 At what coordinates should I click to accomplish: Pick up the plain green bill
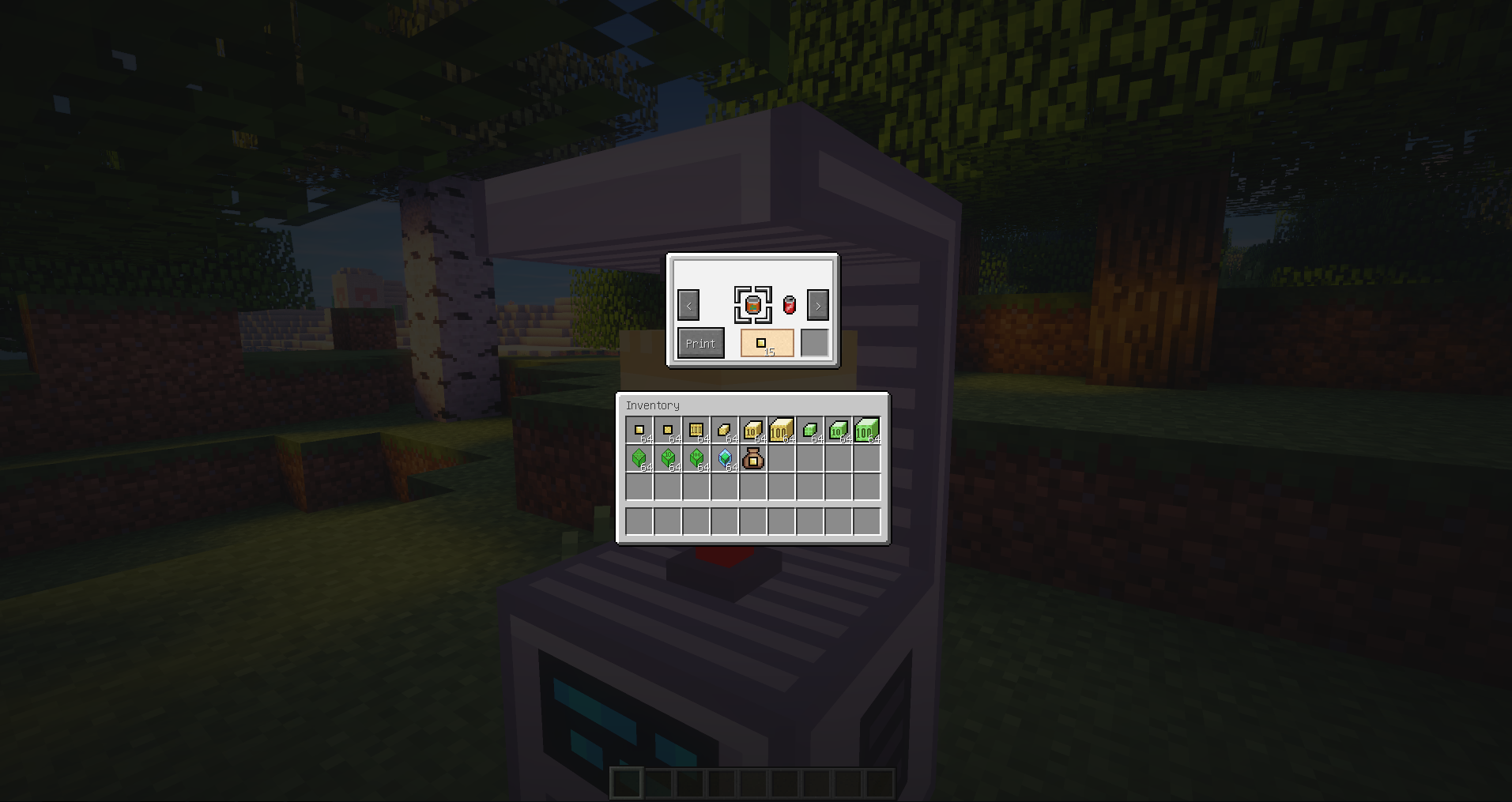pos(810,431)
